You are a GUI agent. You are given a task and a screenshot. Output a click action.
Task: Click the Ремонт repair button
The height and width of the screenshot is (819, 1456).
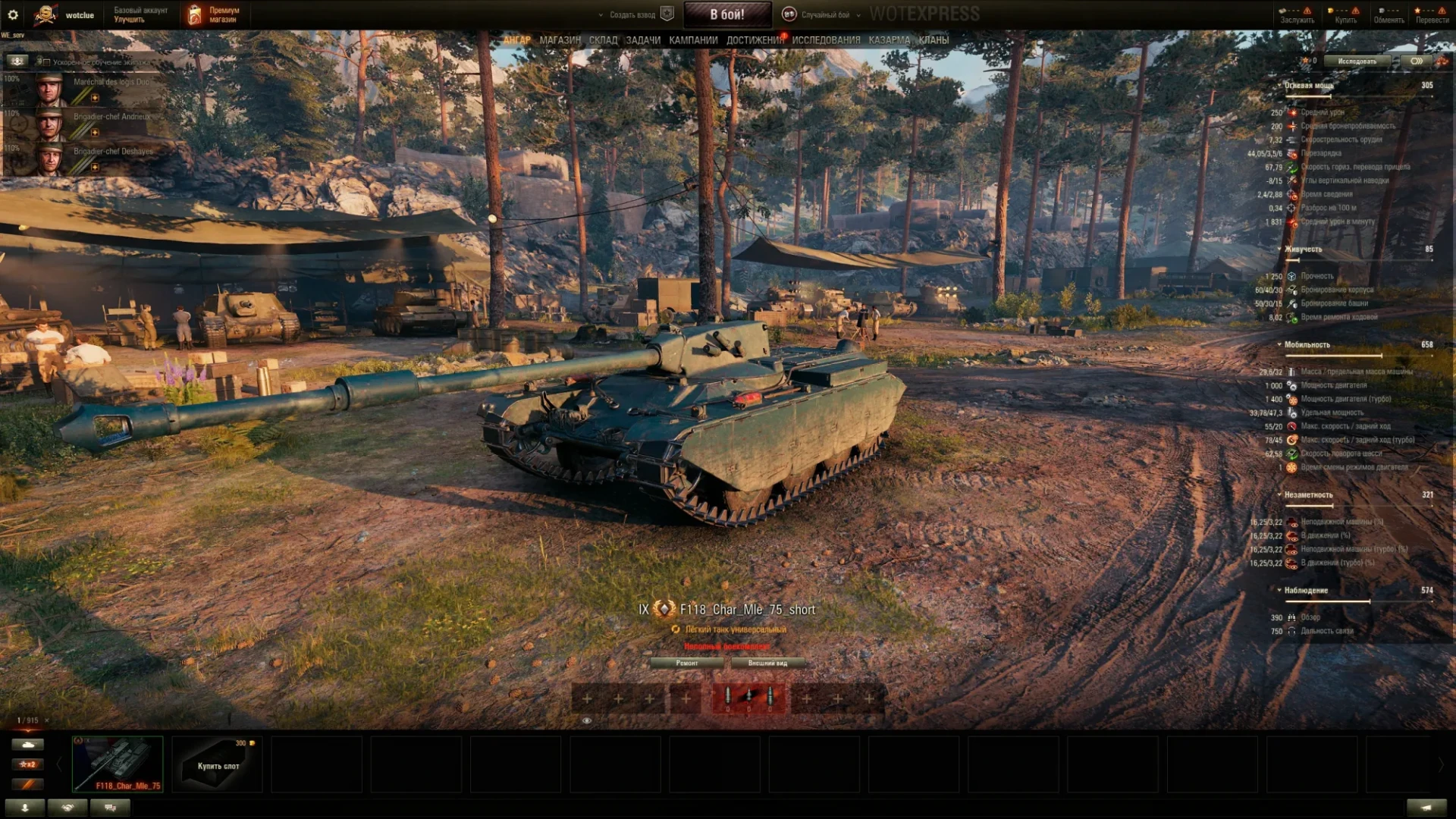[687, 663]
